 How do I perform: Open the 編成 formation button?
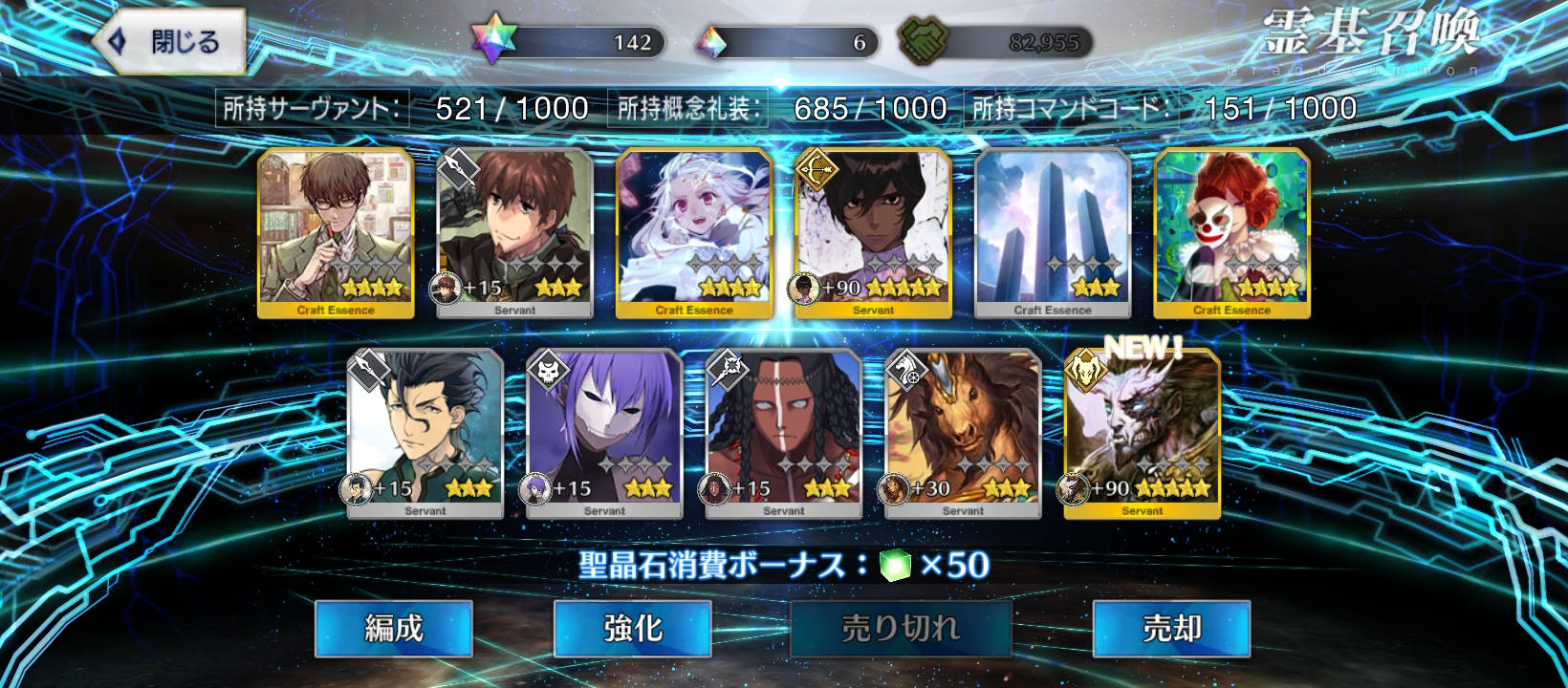394,628
